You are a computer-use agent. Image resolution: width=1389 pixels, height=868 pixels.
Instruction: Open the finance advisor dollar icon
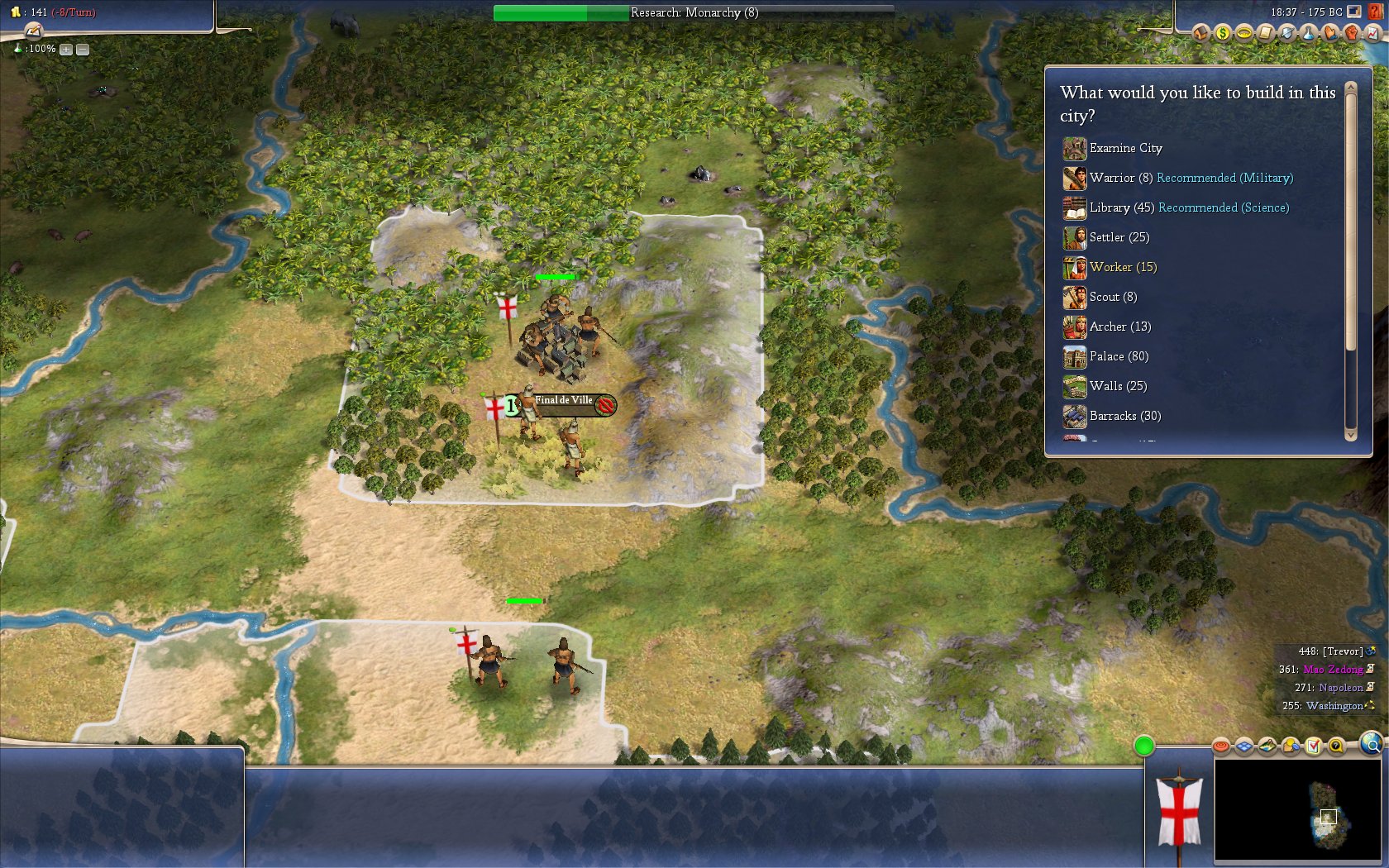click(x=1222, y=33)
